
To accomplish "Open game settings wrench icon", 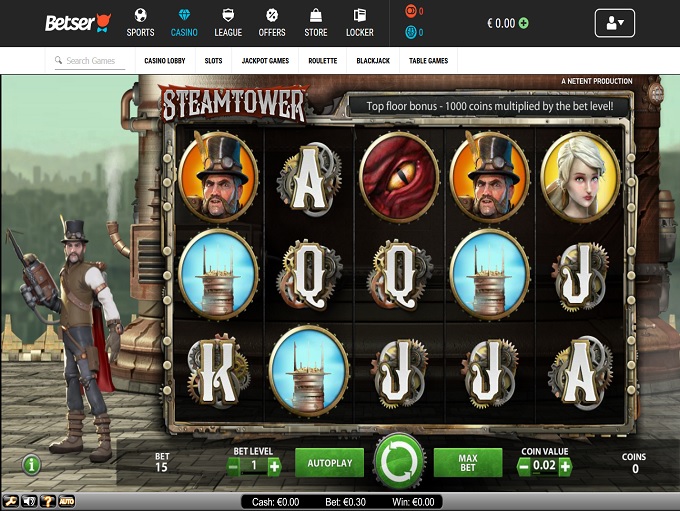I will [x=10, y=500].
